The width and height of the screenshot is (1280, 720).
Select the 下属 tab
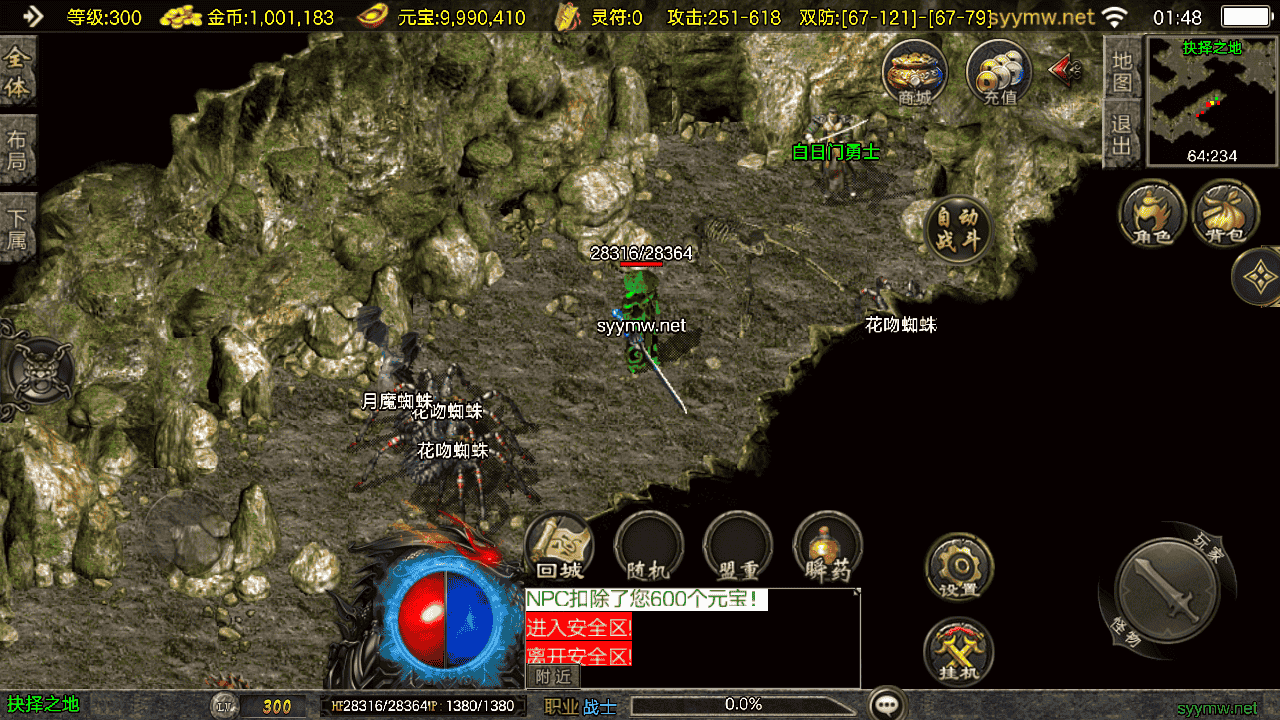[18, 228]
